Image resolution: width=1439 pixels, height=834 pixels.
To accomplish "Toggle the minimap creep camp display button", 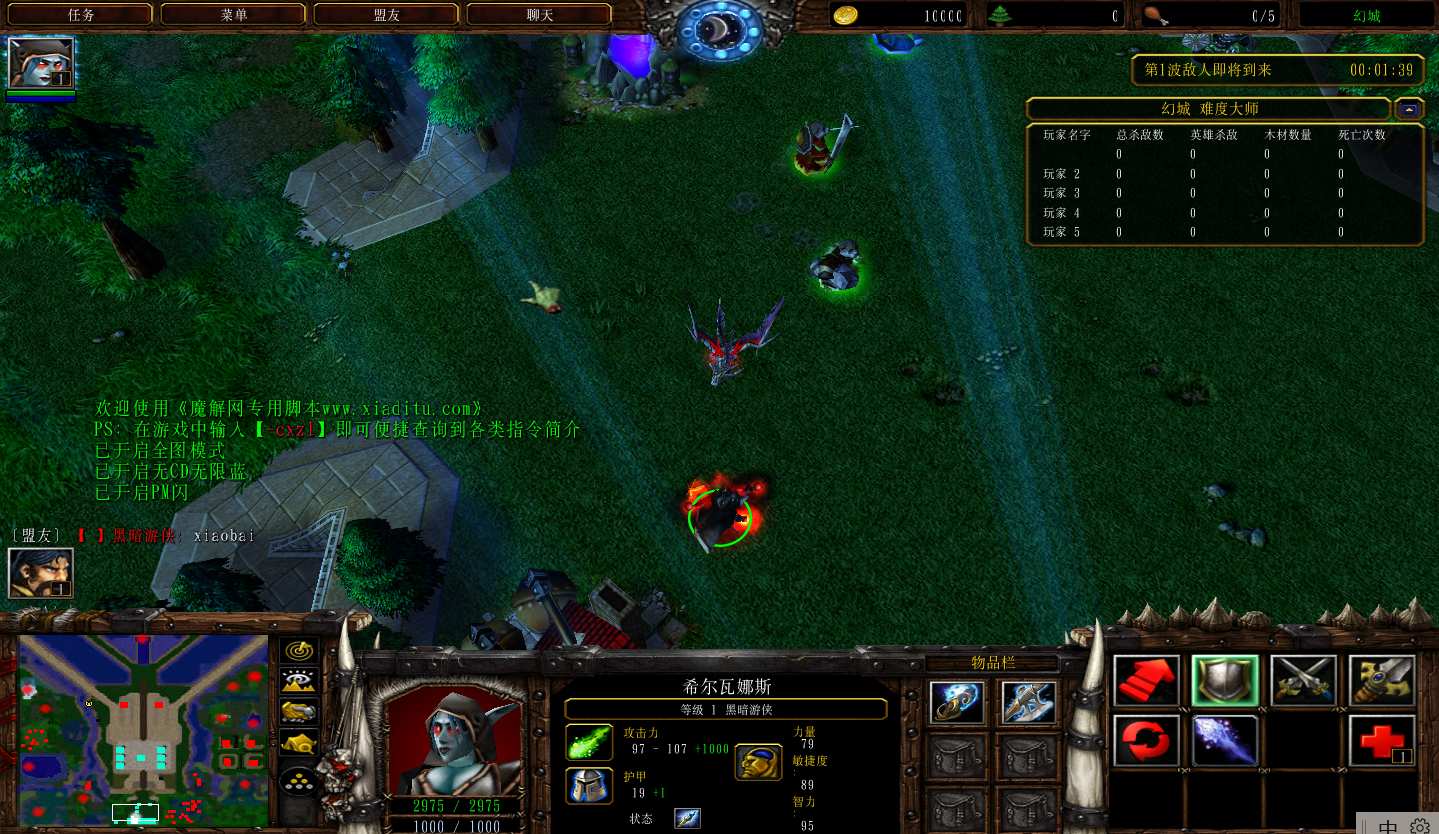I will [x=298, y=743].
